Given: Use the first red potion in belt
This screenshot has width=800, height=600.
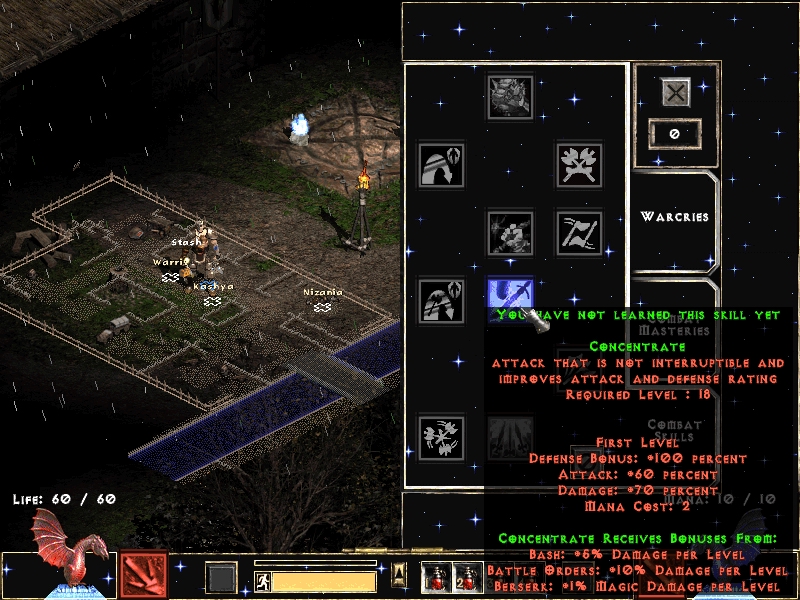Looking at the screenshot, I should pos(433,577).
